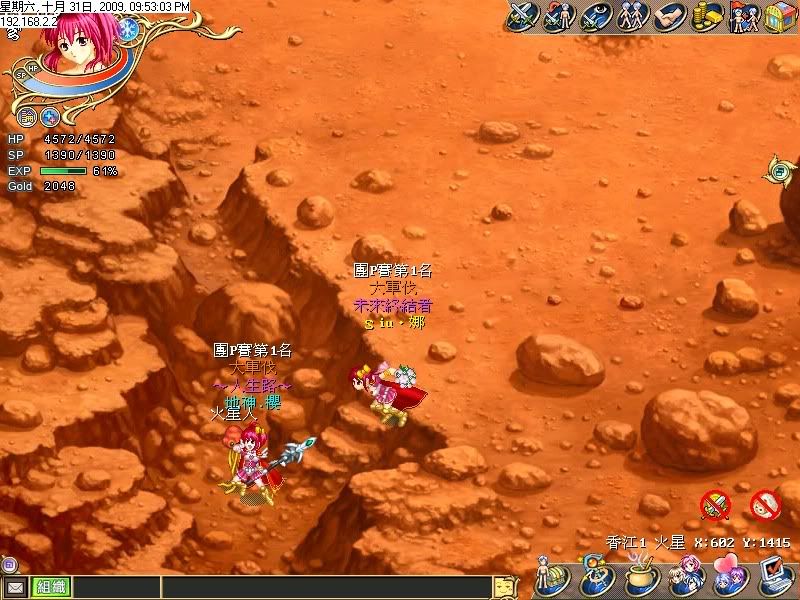The height and width of the screenshot is (600, 800).
Task: Select the eye-and-sword watch battle icon
Action: tap(597, 15)
